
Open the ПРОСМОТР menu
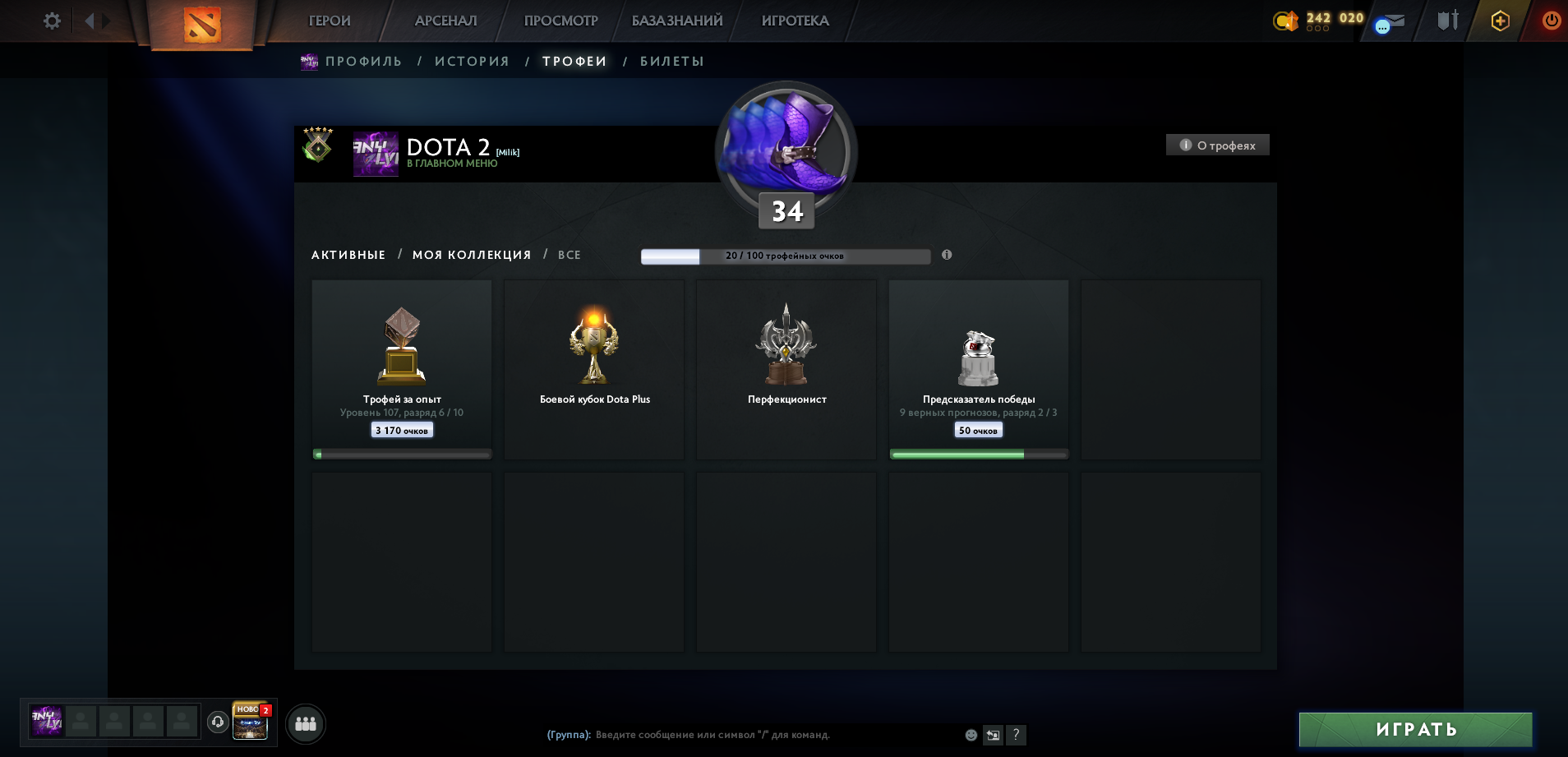tap(561, 21)
